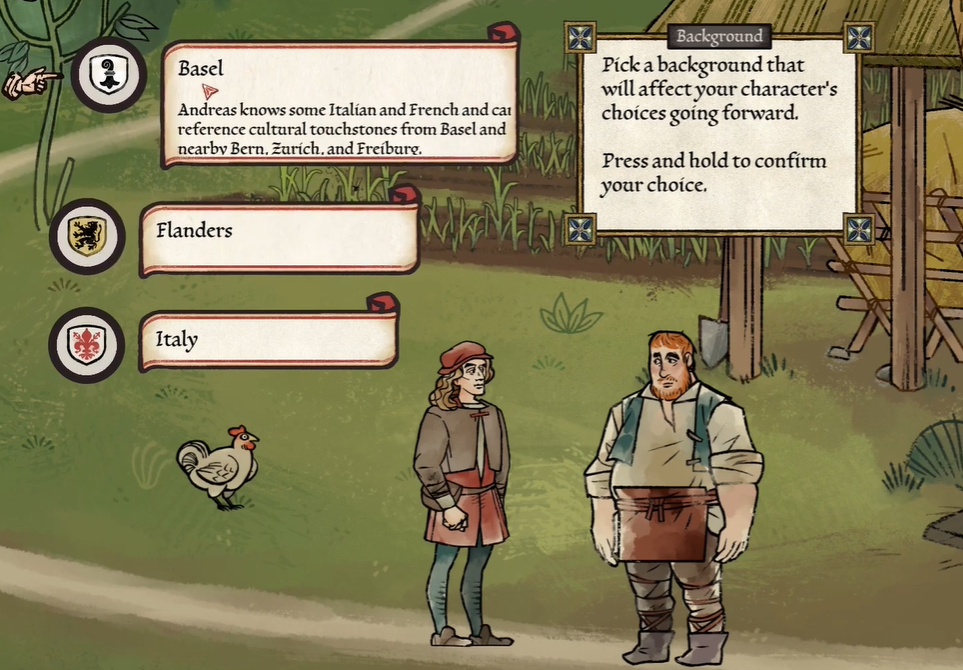This screenshot has width=963, height=670.
Task: Select the Flanders background option
Action: click(x=279, y=237)
